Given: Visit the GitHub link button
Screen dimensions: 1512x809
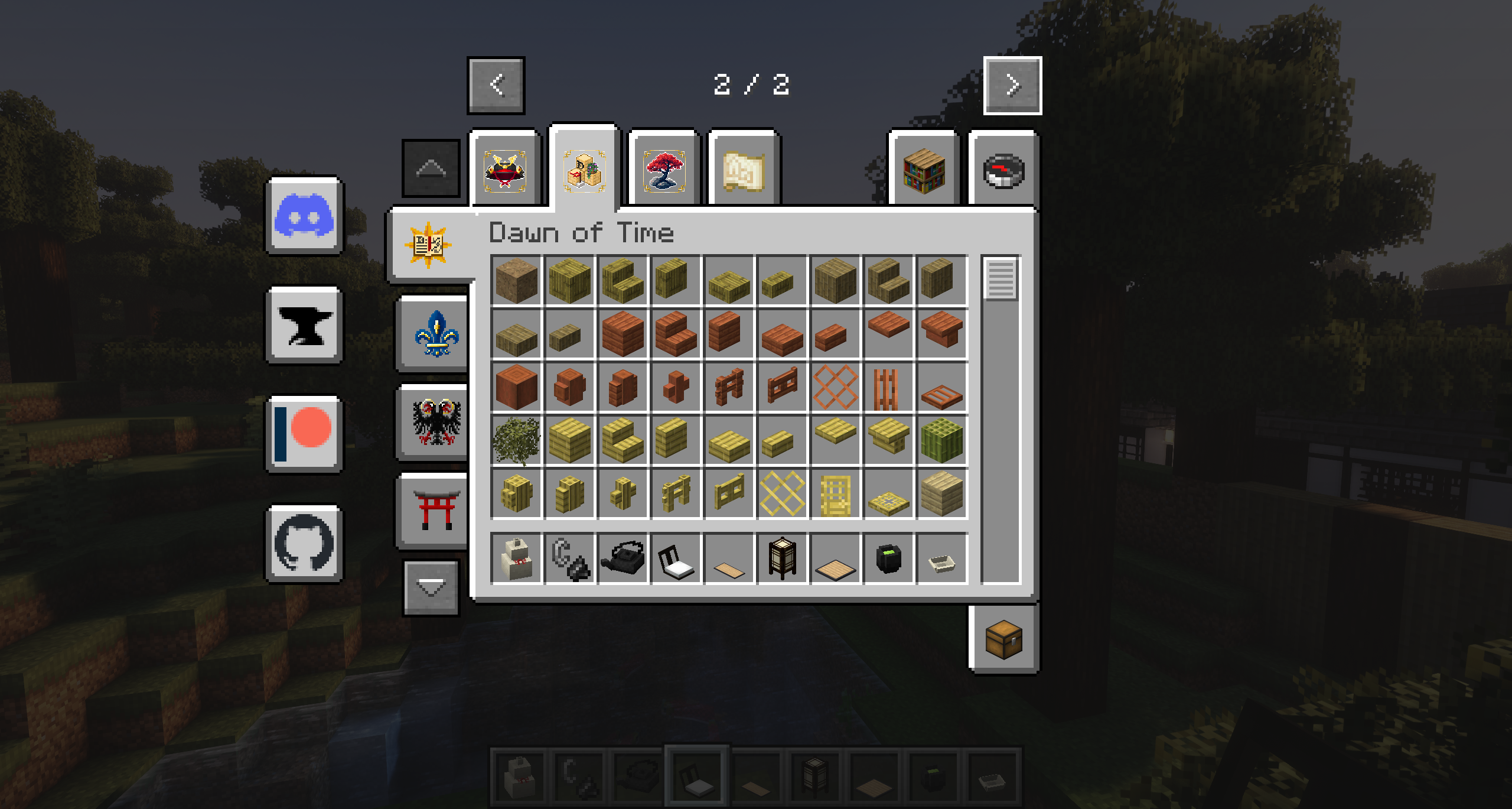Looking at the screenshot, I should [304, 544].
